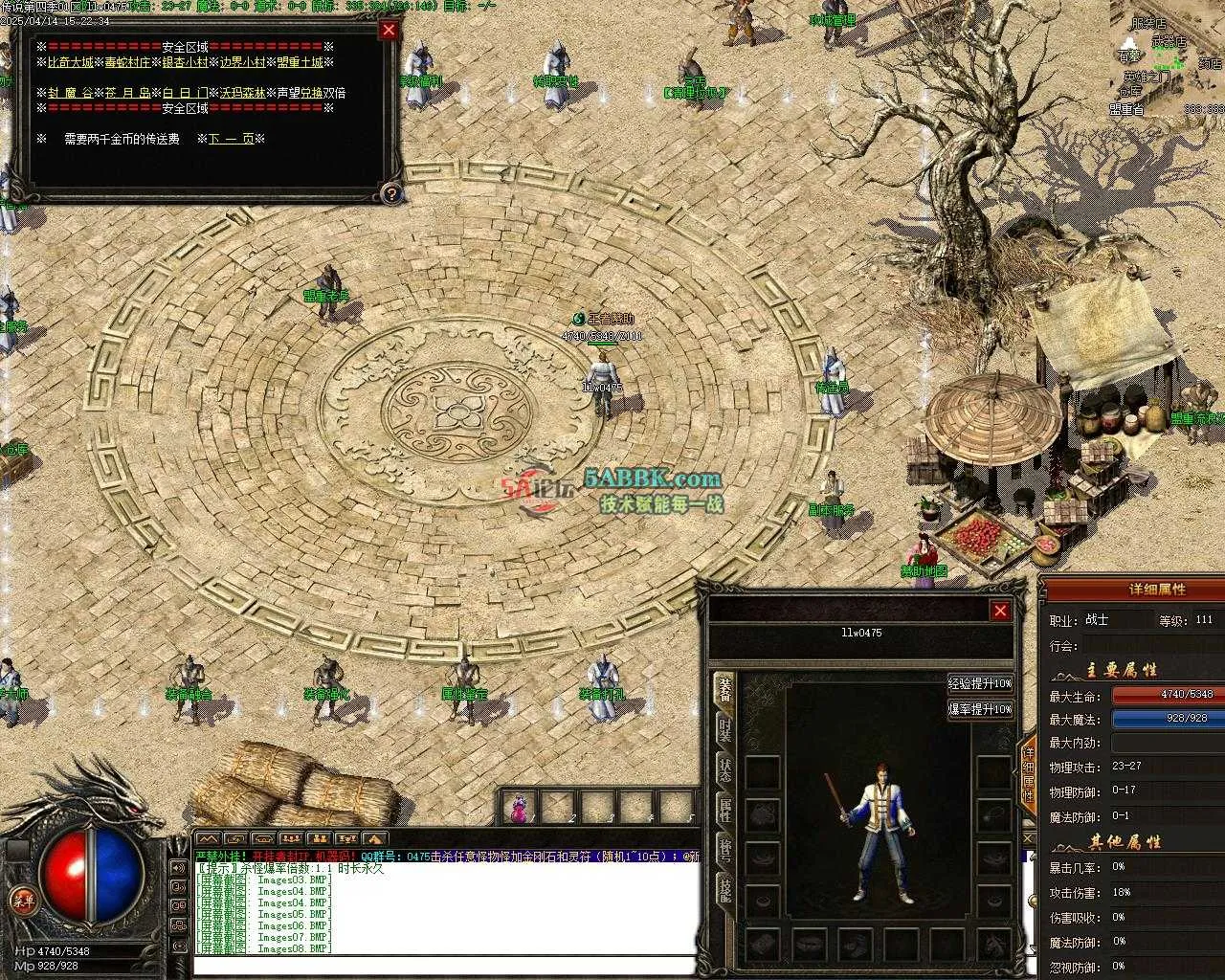This screenshot has width=1225, height=980.
Task: Open the 状态 tab in character panel
Action: [x=724, y=771]
